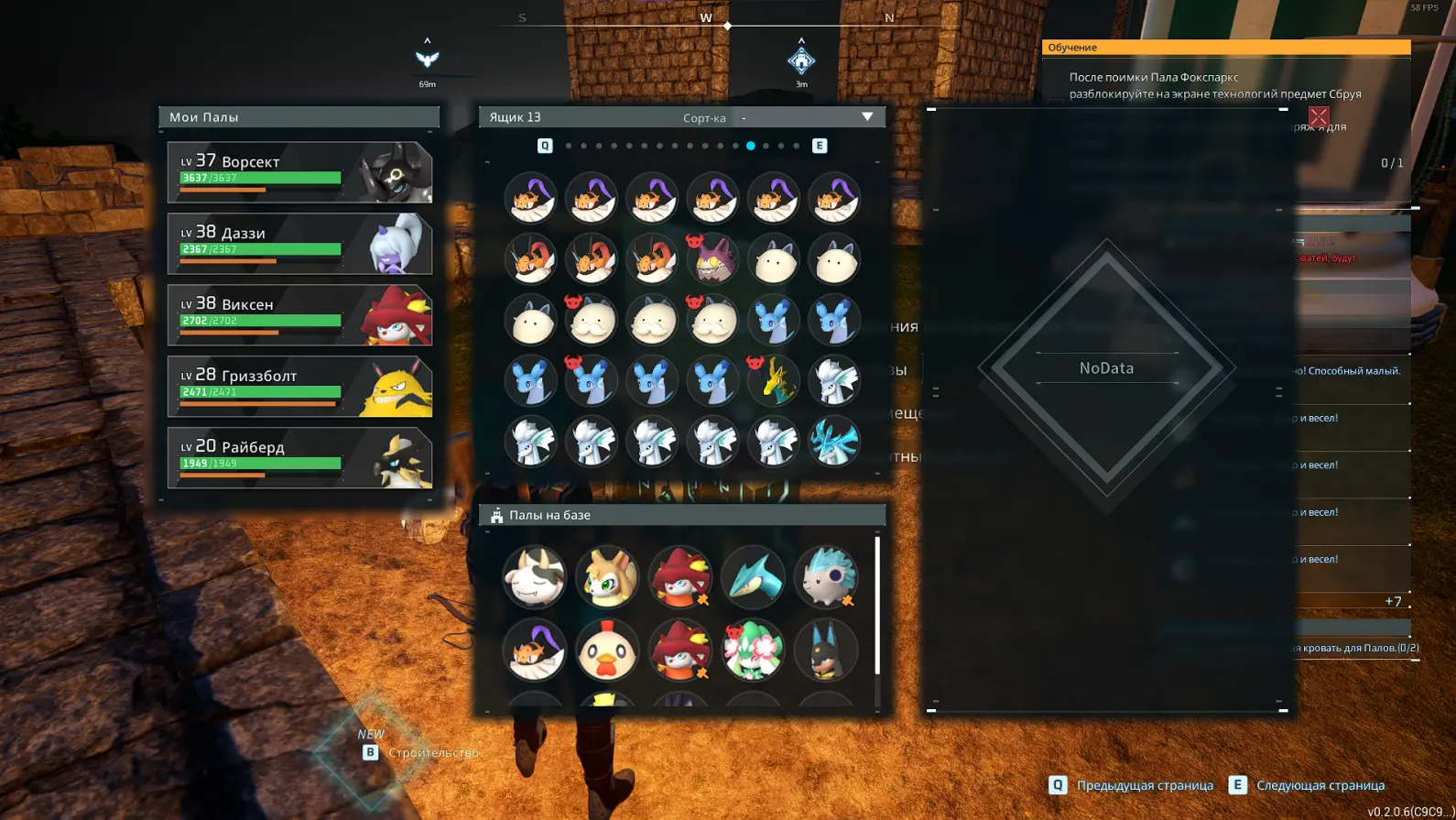Select the blue dragon Pal on base

point(753,577)
